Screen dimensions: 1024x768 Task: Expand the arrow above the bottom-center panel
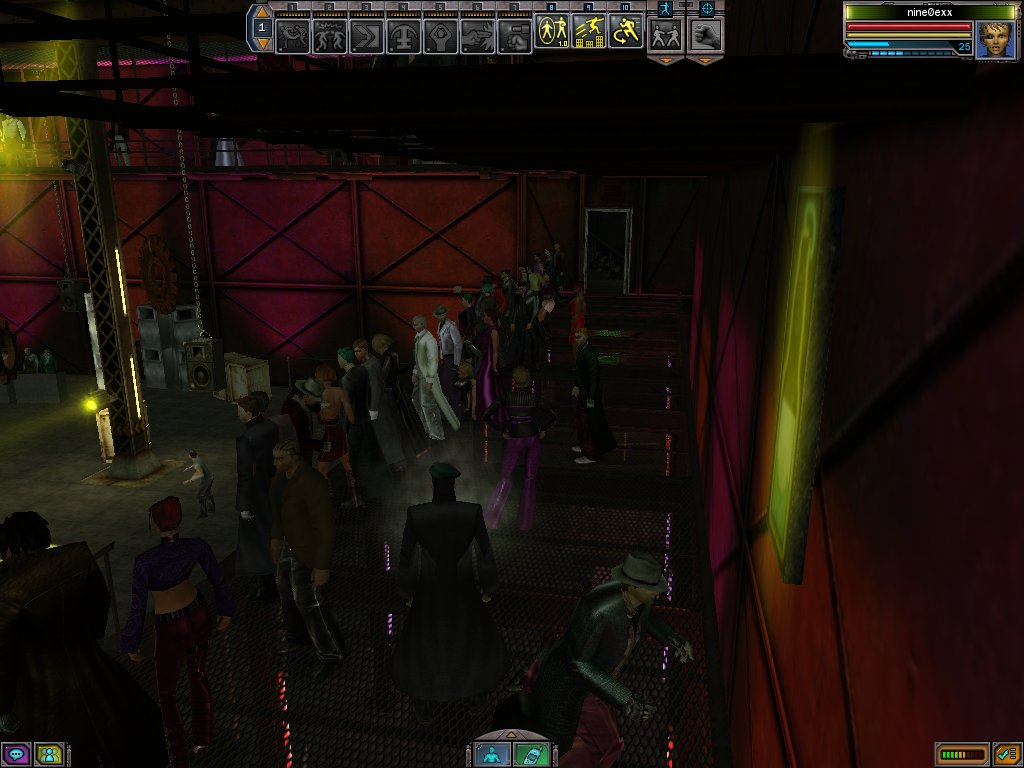(511, 735)
